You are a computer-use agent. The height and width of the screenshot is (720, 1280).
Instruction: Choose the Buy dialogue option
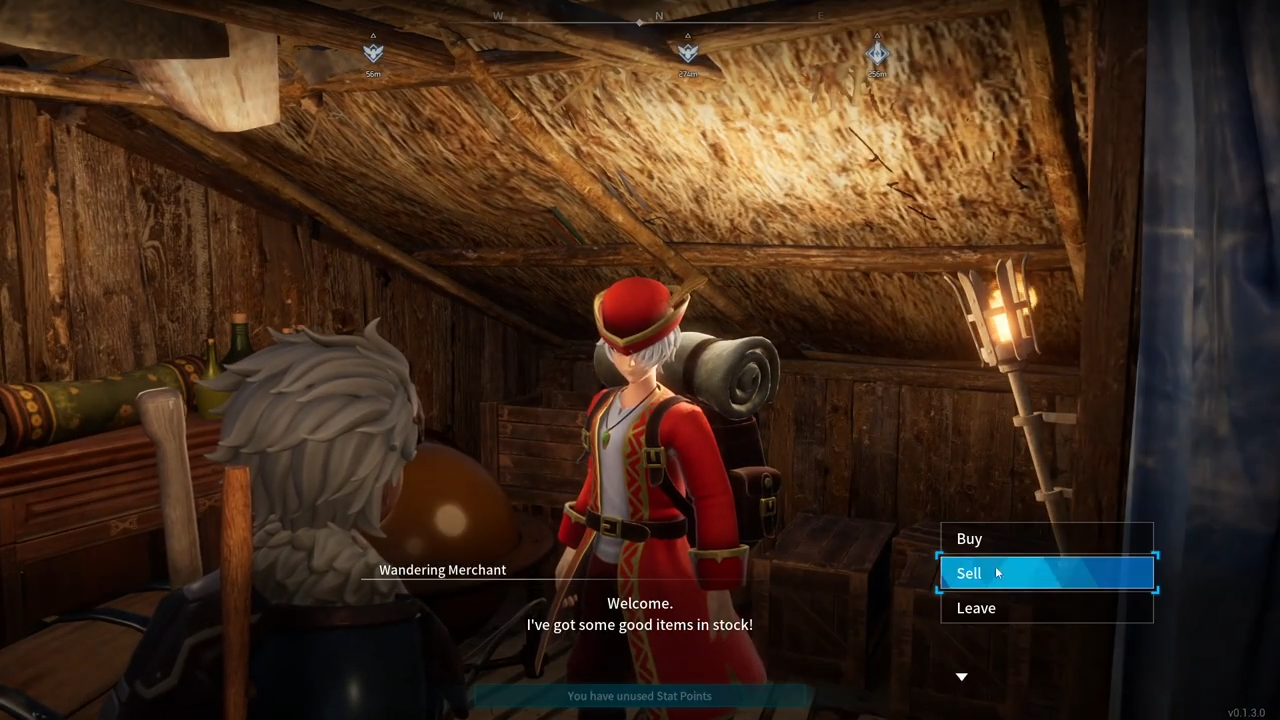click(x=1046, y=539)
